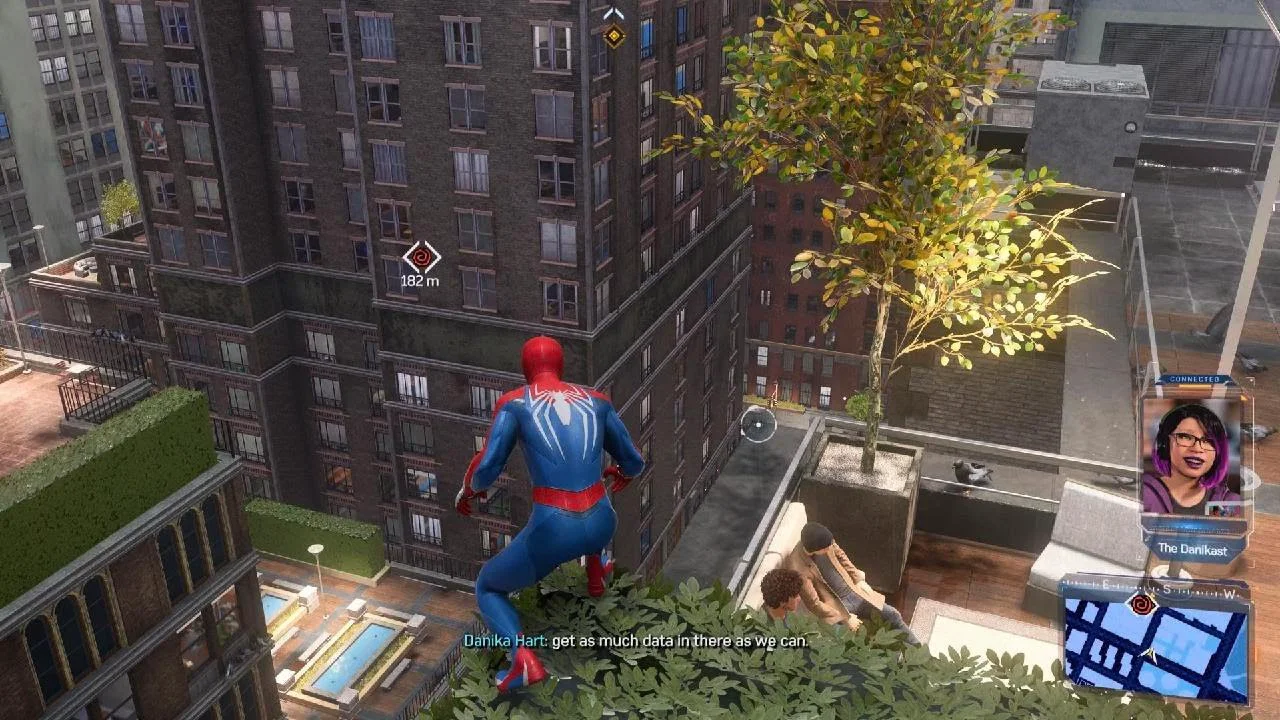Select the red spiral marker on minimap

tap(1141, 603)
